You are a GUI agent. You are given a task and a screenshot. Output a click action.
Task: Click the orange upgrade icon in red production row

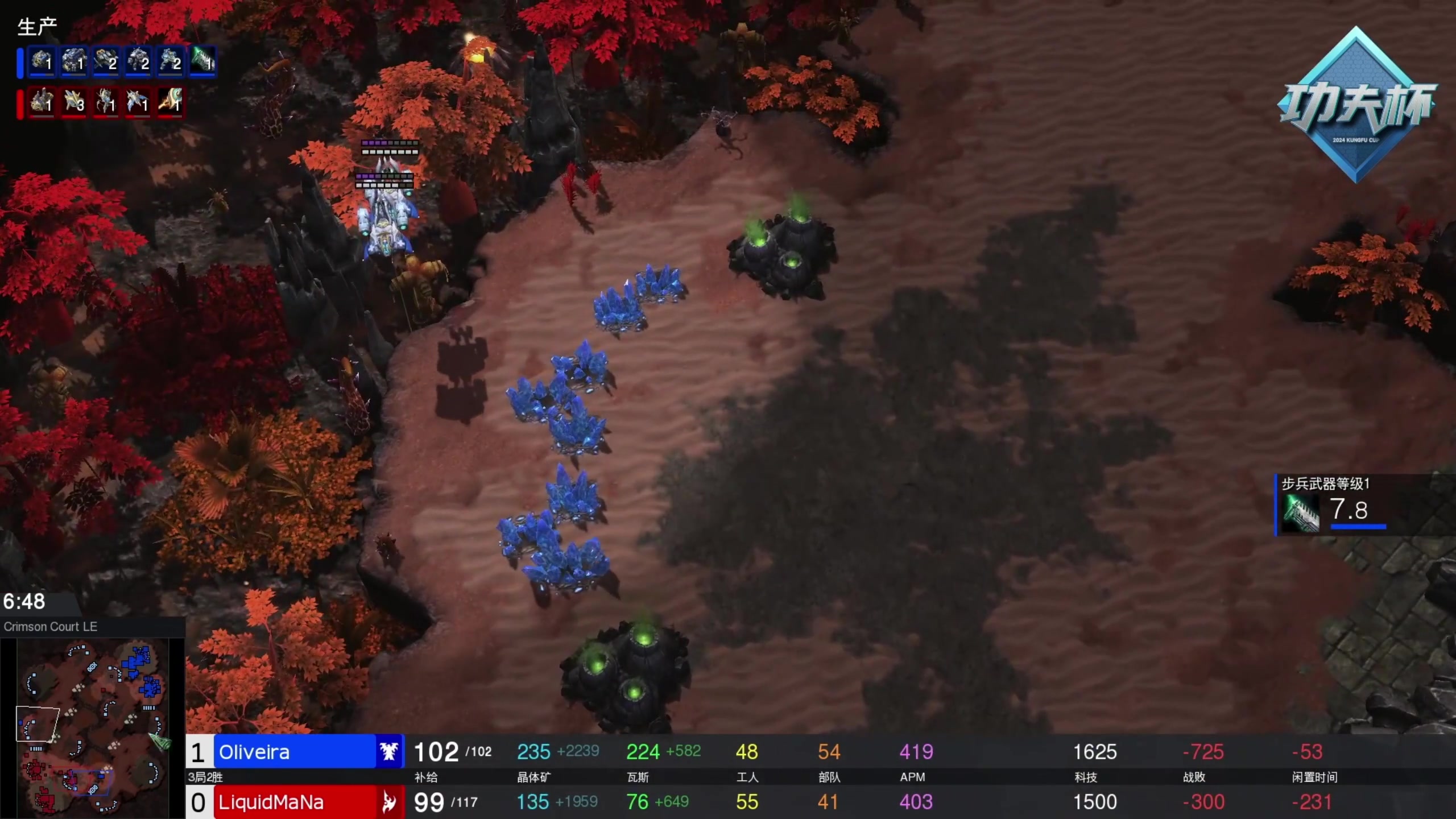tap(170, 102)
